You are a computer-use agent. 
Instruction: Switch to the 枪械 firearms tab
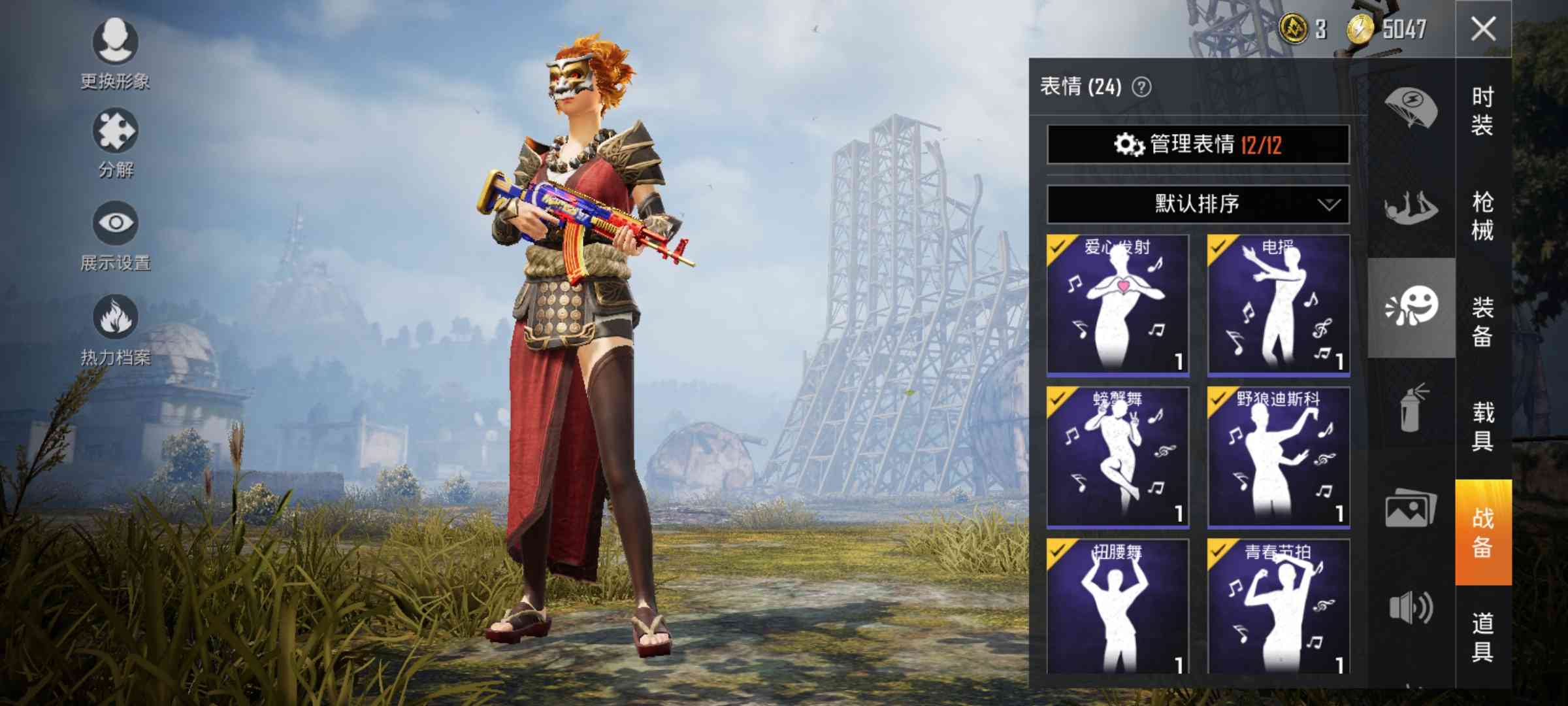click(1483, 216)
